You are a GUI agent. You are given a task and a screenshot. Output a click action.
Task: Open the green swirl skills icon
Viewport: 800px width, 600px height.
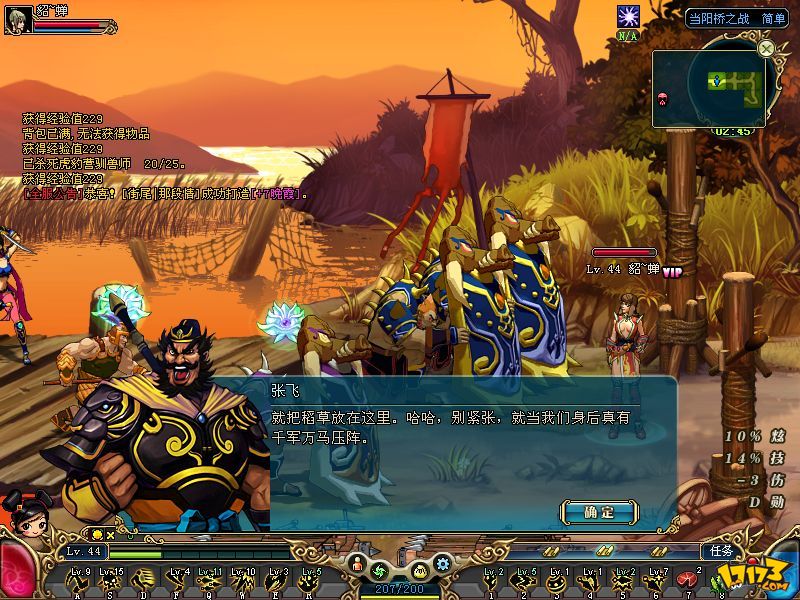coord(379,570)
